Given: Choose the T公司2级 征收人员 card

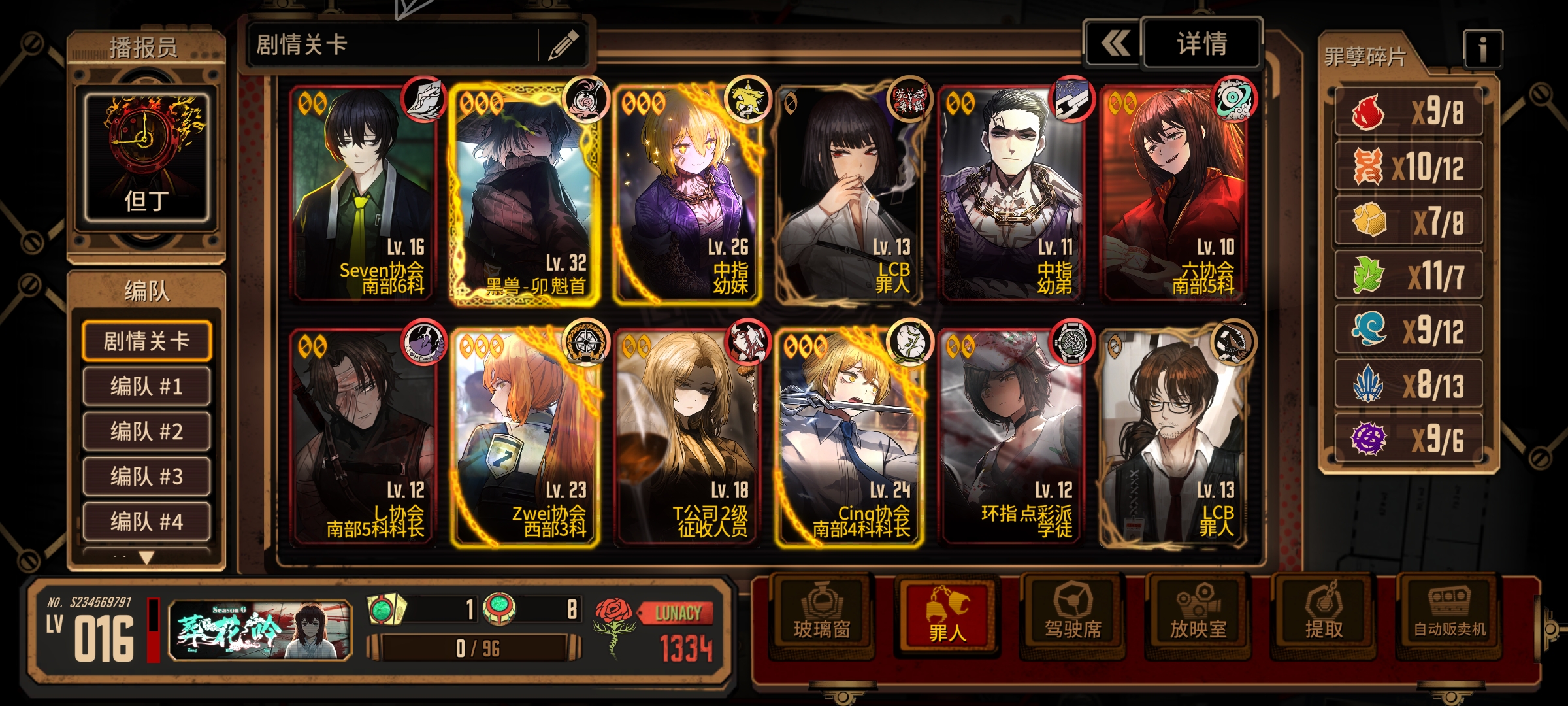Looking at the screenshot, I should coord(686,437).
